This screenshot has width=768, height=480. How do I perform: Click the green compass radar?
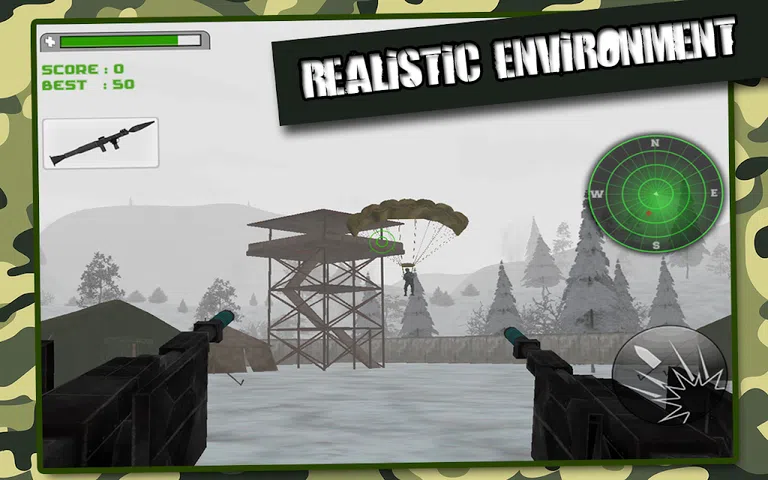pos(655,193)
